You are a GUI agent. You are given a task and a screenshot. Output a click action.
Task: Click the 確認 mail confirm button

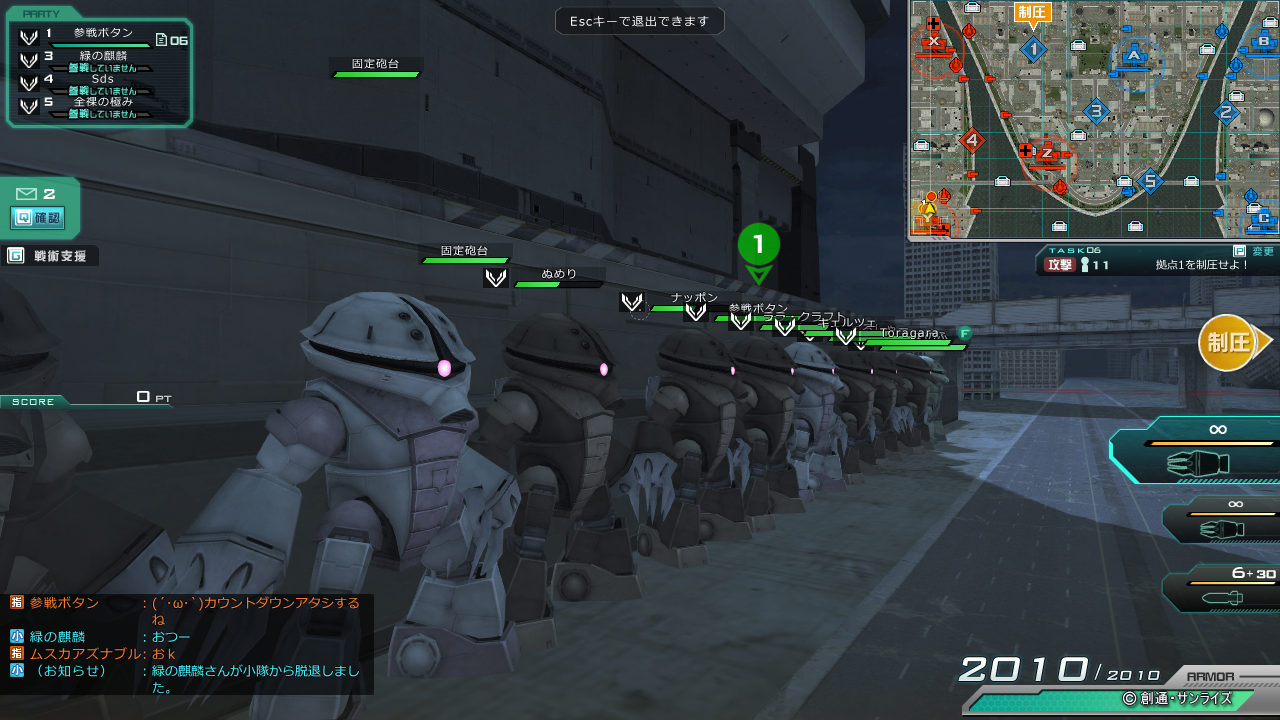[38, 217]
